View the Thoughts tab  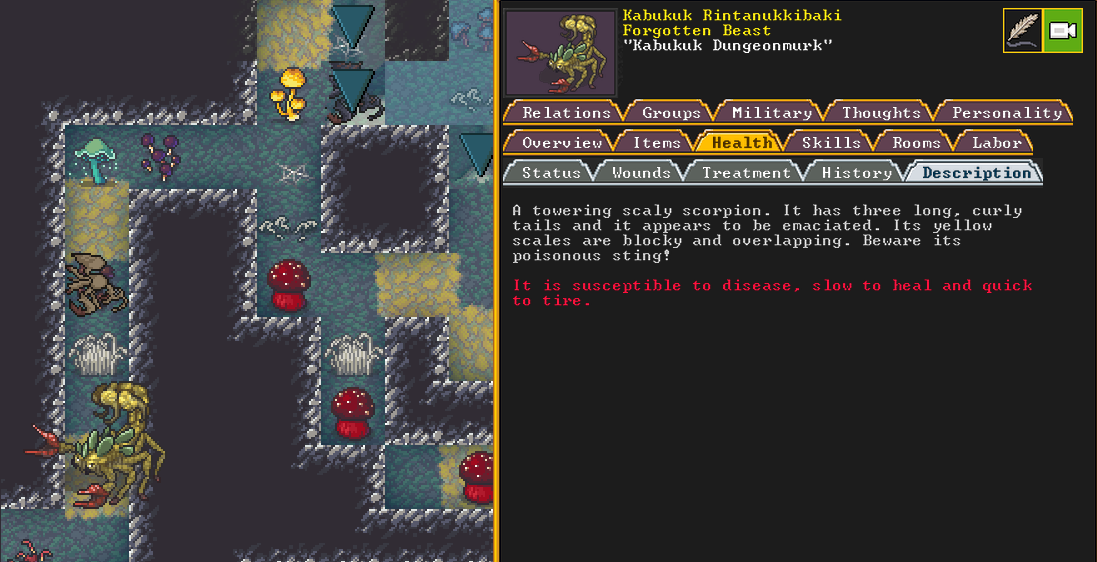tap(881, 113)
